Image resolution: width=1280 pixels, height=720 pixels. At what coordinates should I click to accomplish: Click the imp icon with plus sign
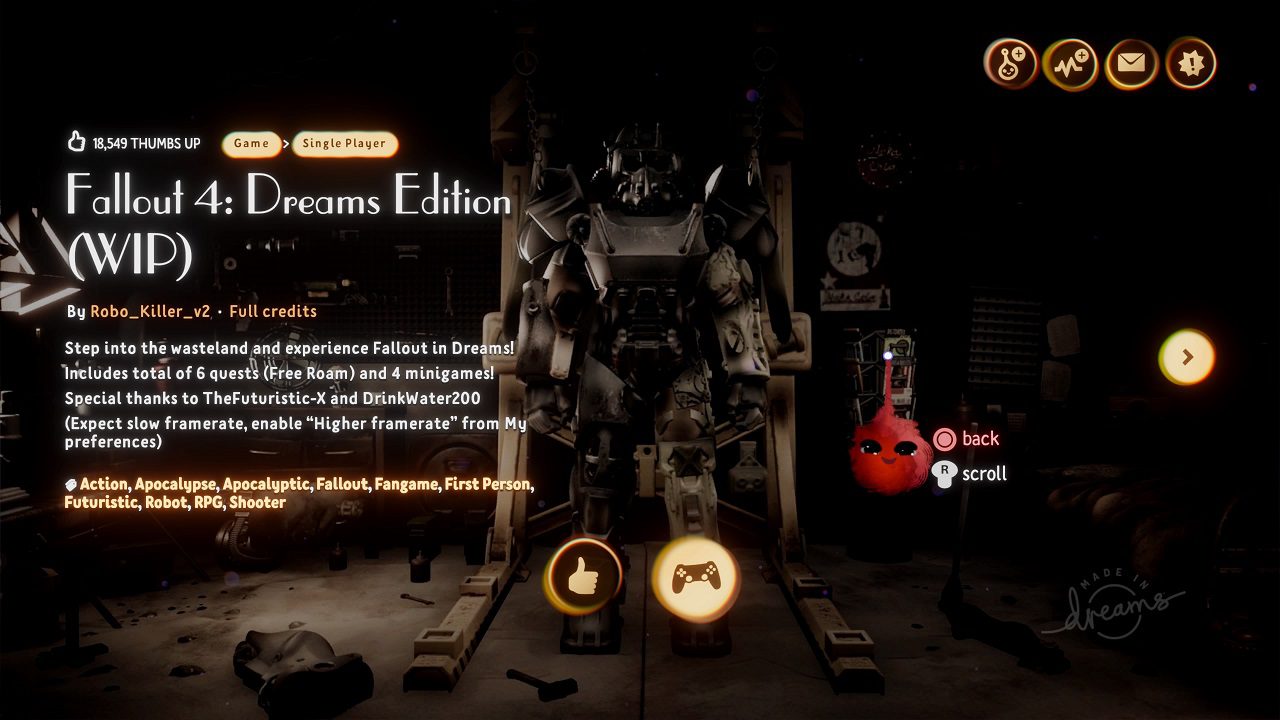coord(1010,65)
